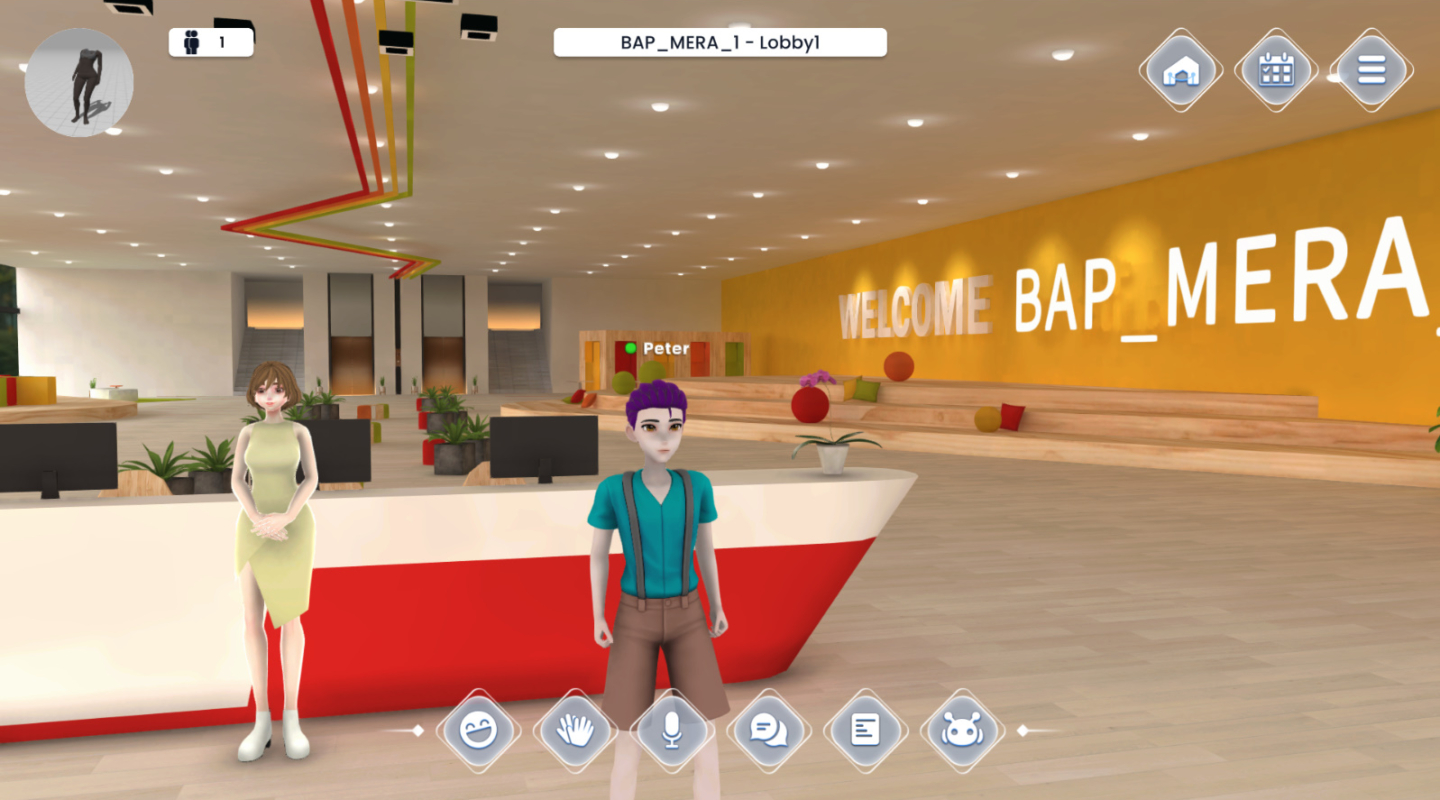
Task: Toggle the microphone
Action: coord(672,731)
